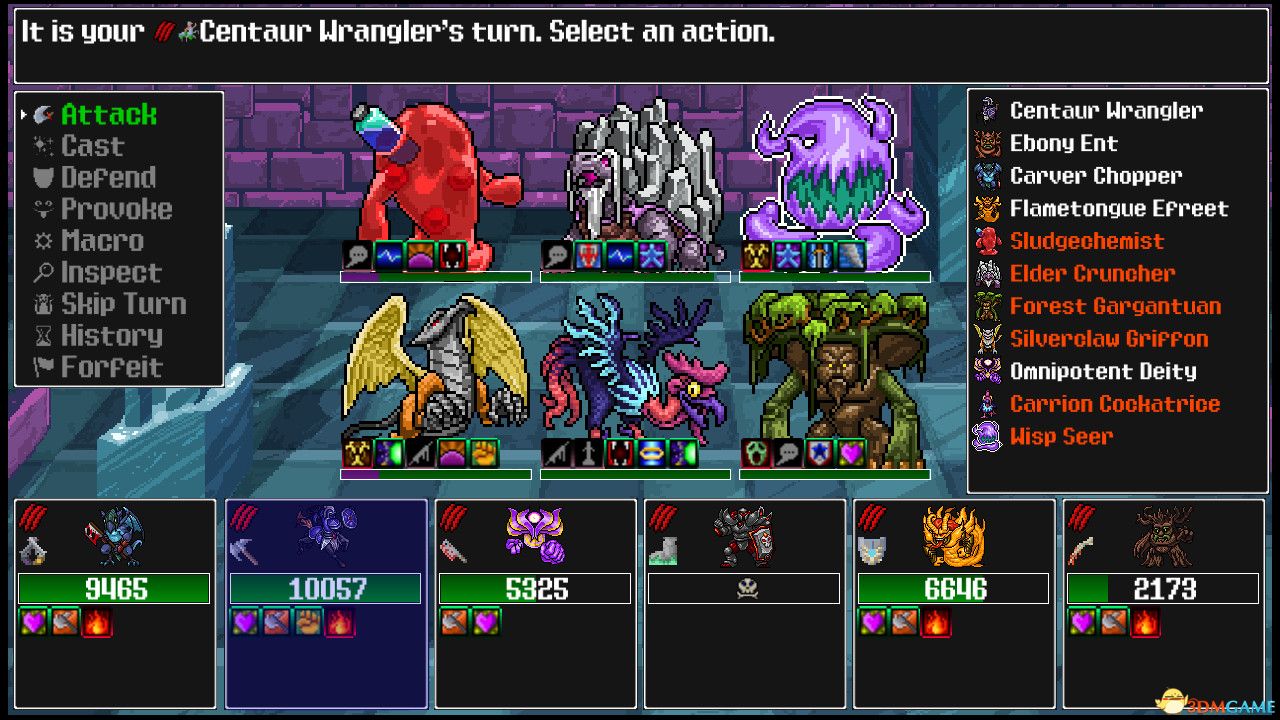Viewport: 1280px width, 720px height.
Task: Enable Provoke stance from the action menu
Action: pyautogui.click(x=113, y=209)
